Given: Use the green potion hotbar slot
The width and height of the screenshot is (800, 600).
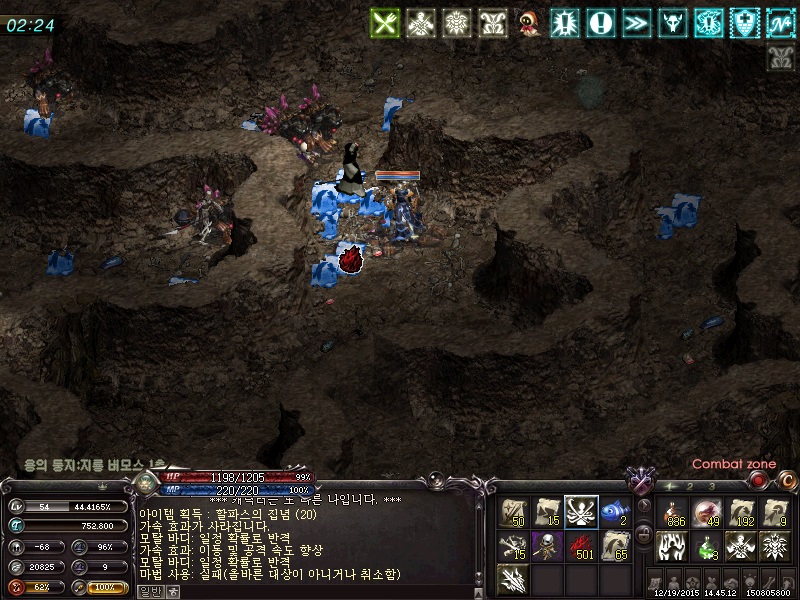Looking at the screenshot, I should click(707, 546).
